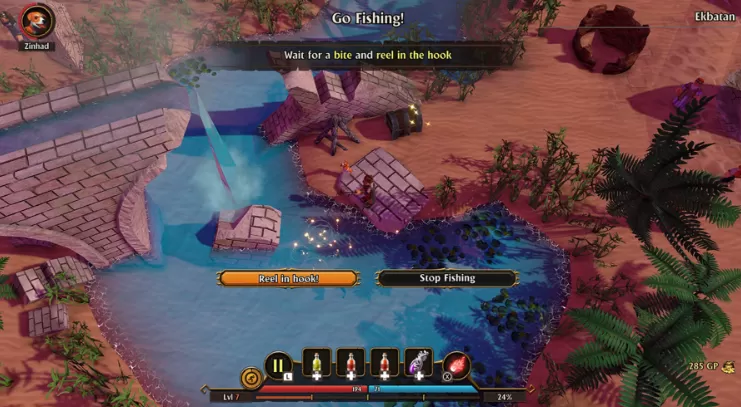This screenshot has width=741, height=407.
Task: Select the Zinhad character portrait
Action: click(39, 22)
